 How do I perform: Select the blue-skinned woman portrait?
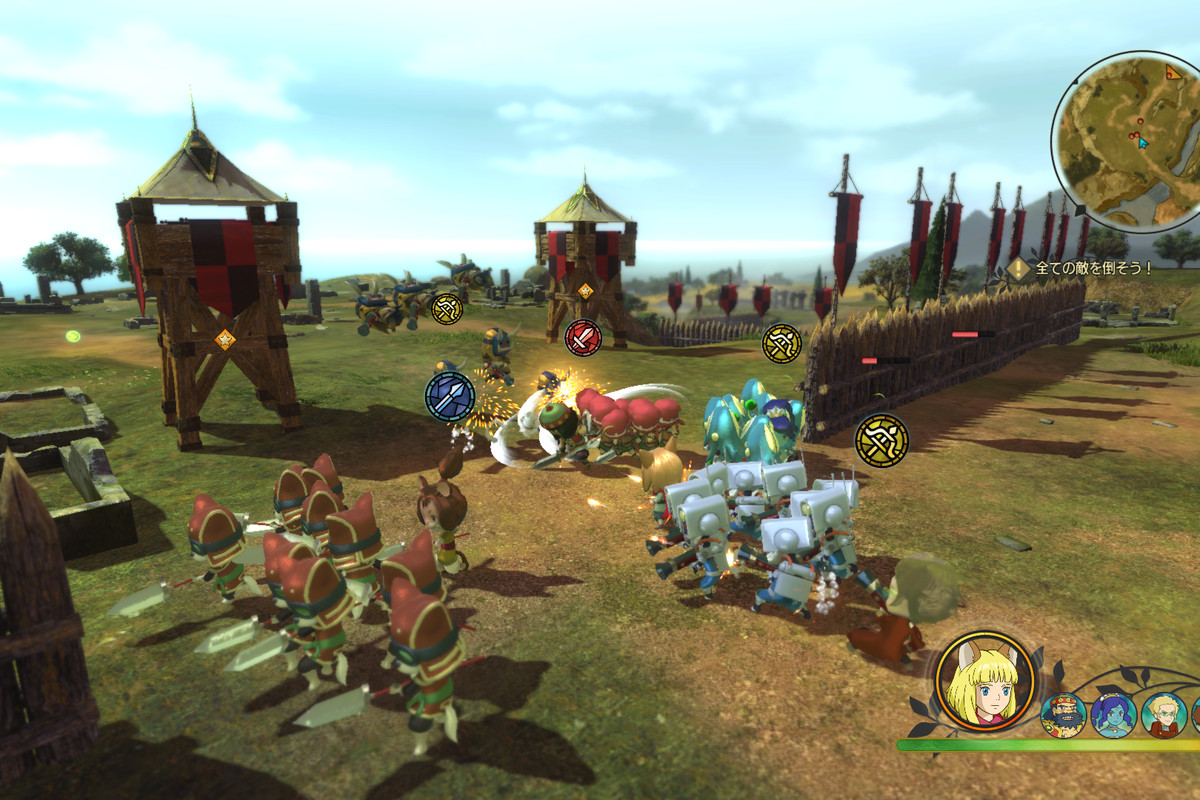[x=1113, y=715]
